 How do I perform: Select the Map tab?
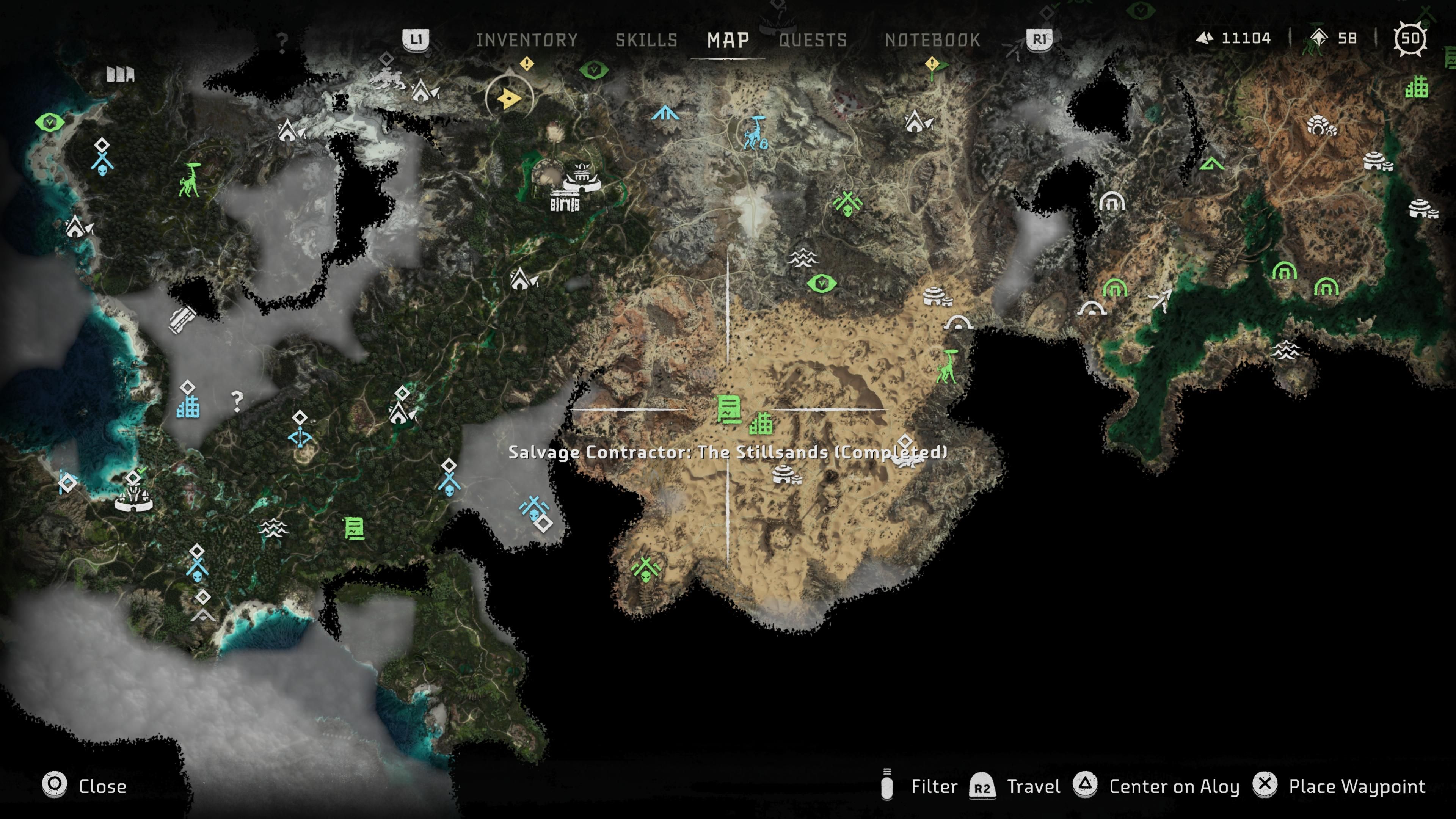(x=728, y=40)
